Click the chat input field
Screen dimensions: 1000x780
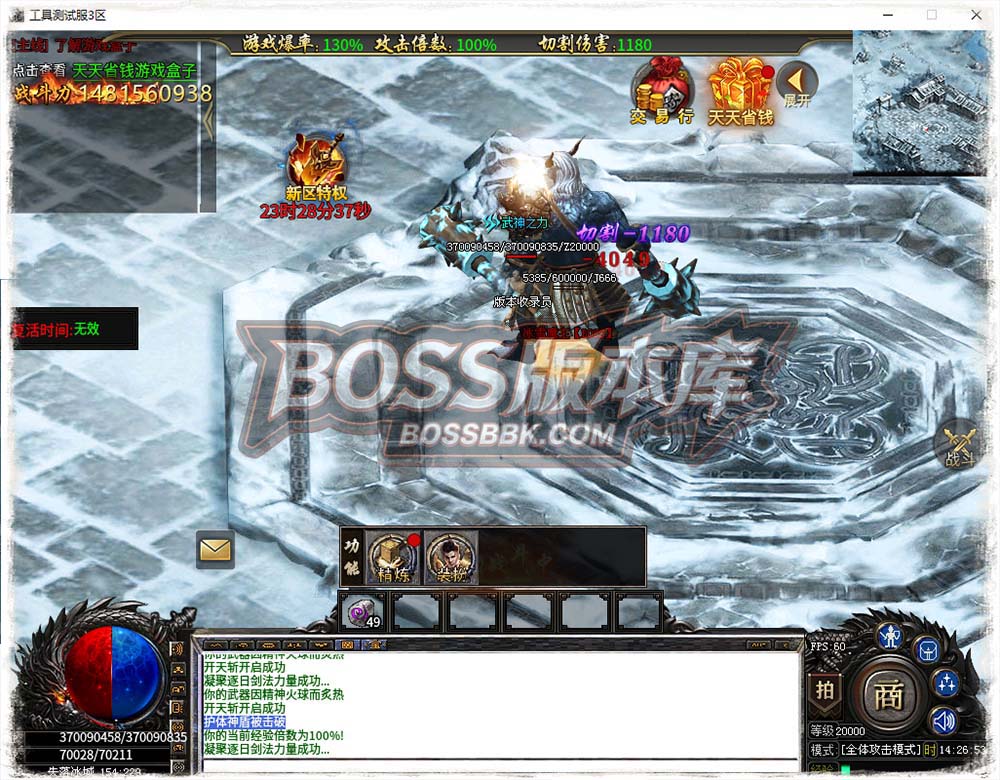500,767
